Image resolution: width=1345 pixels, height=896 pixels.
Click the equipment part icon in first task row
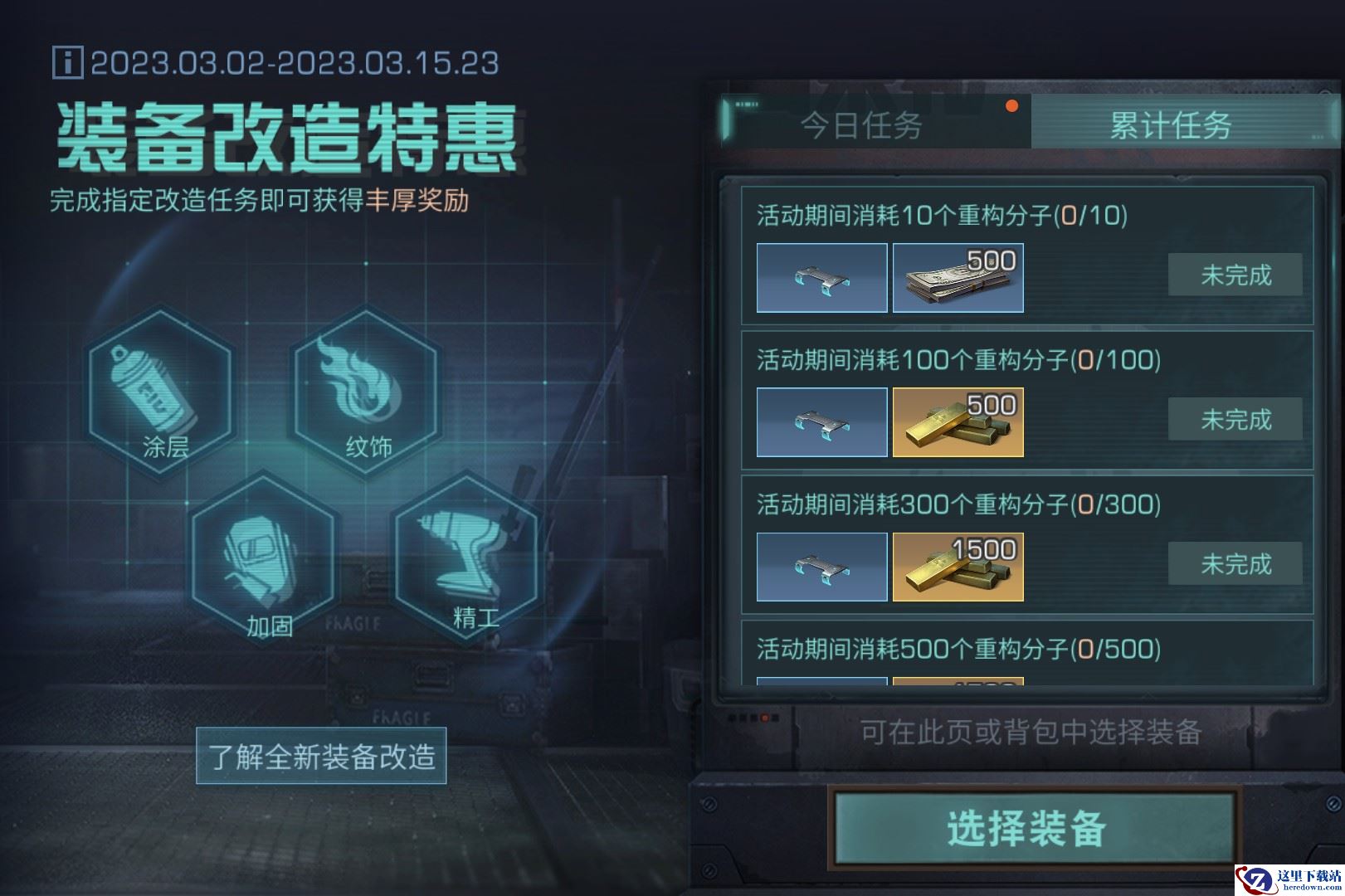(x=821, y=278)
